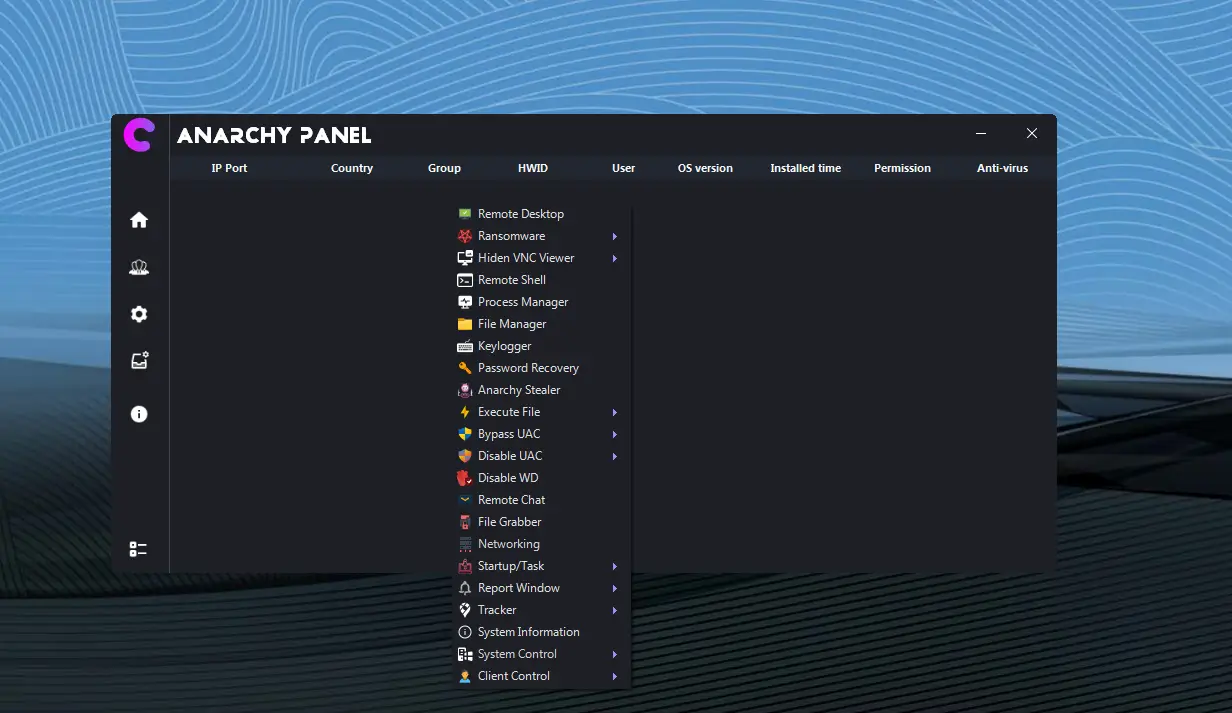
Task: Select the Remote Chat option
Action: pyautogui.click(x=511, y=500)
